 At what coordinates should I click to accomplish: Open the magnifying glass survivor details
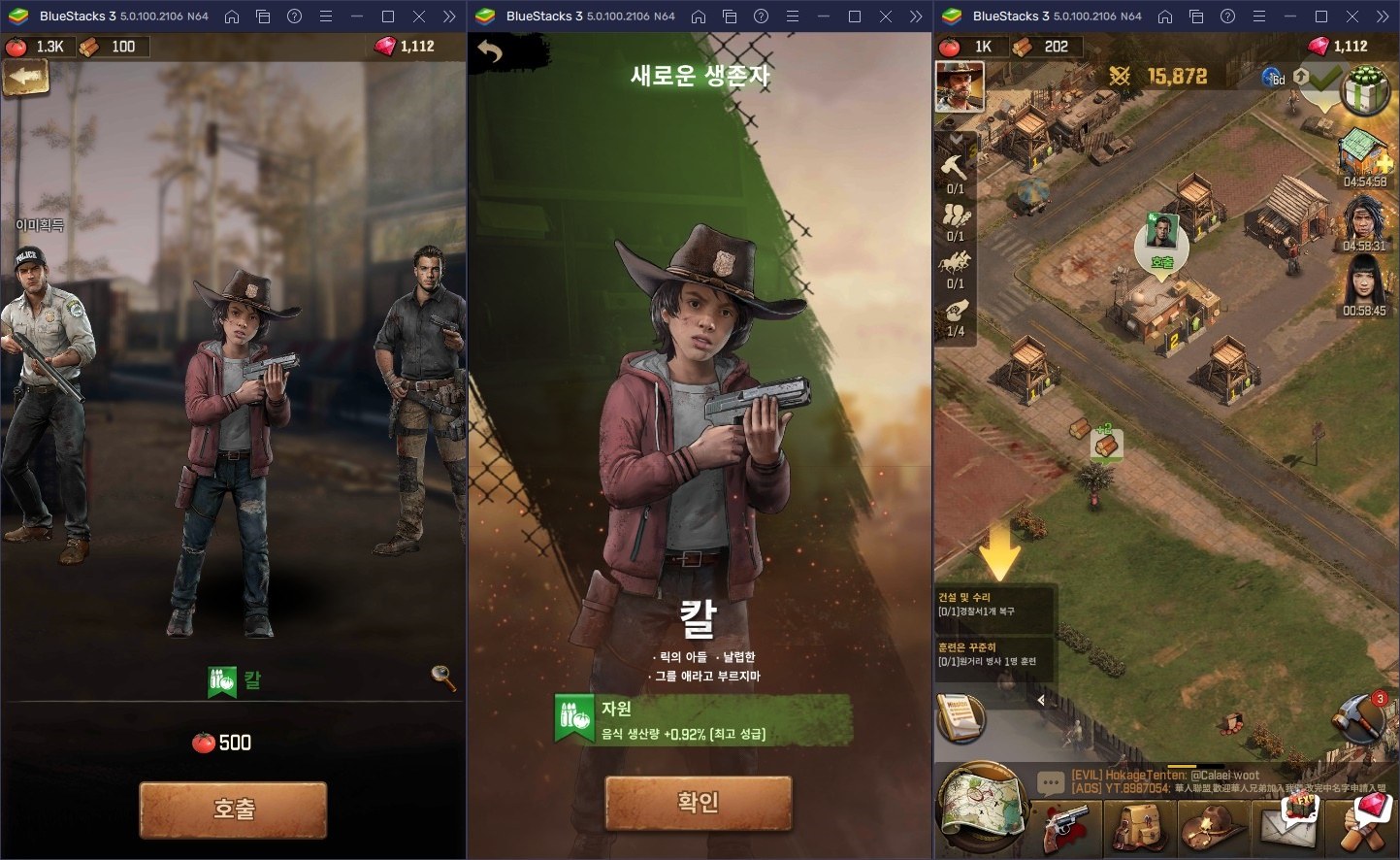[443, 678]
